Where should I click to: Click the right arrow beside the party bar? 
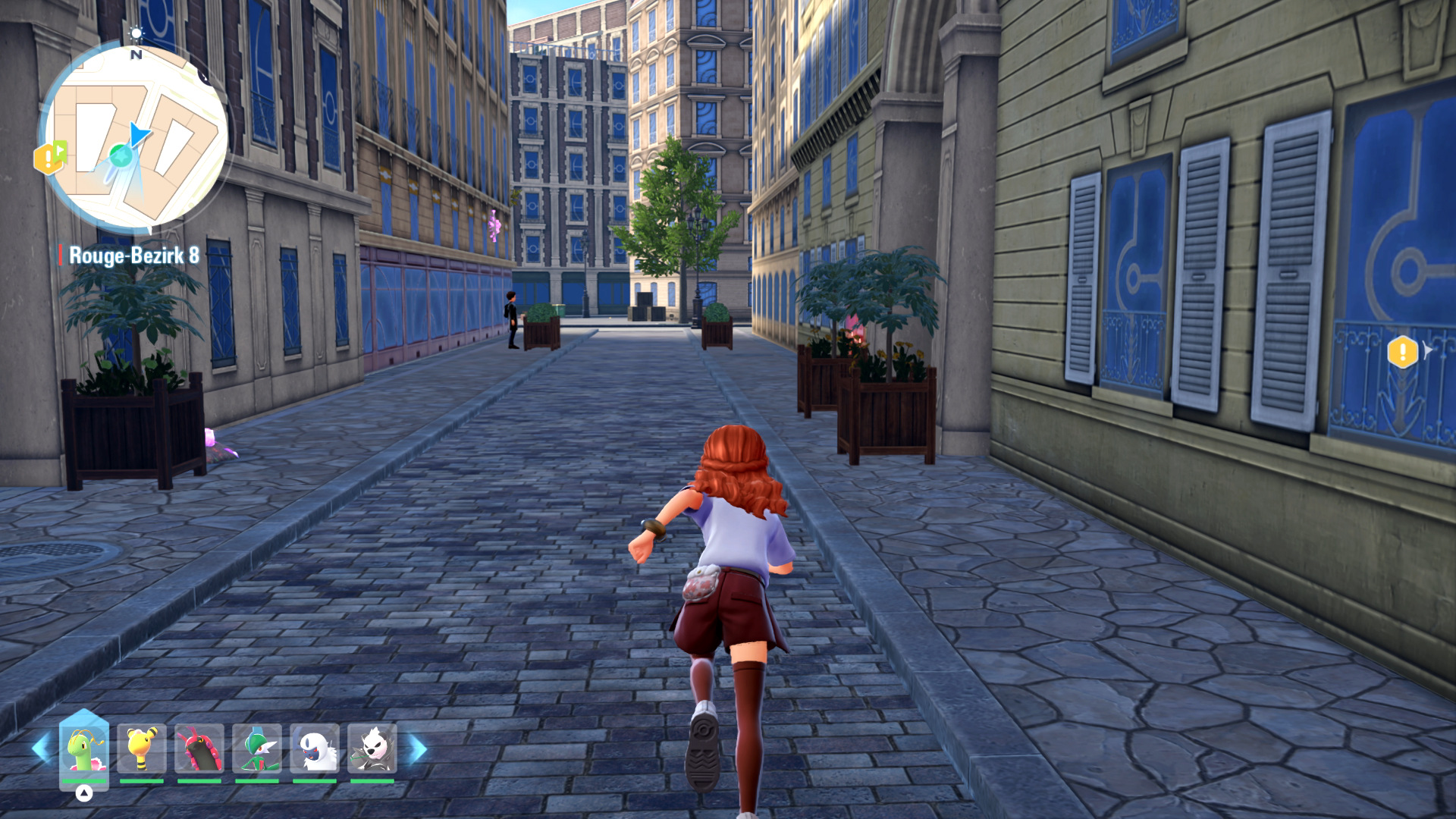(x=418, y=749)
